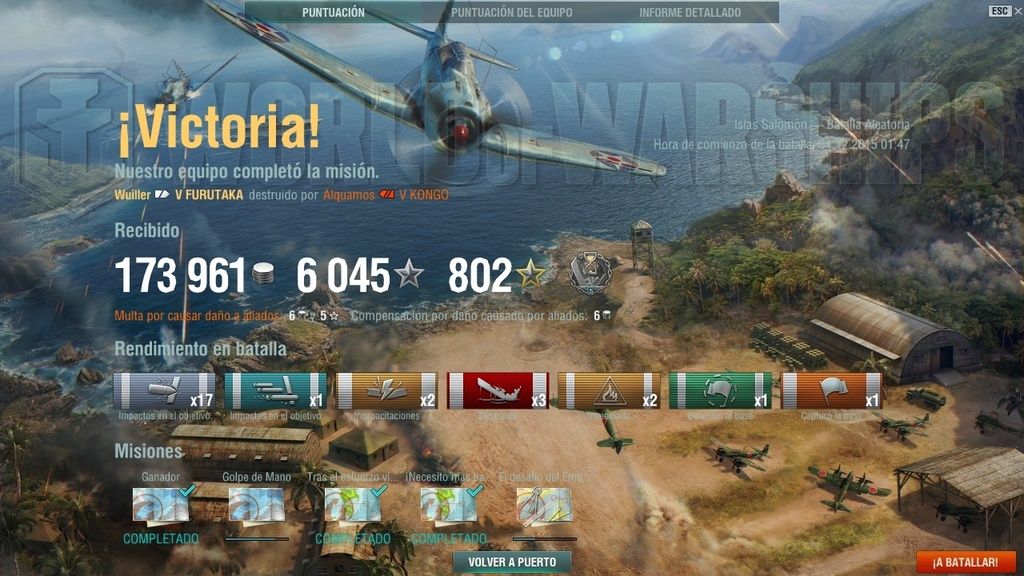Open the Ganador mission tile
Viewport: 1024px width, 576px height.
[161, 505]
